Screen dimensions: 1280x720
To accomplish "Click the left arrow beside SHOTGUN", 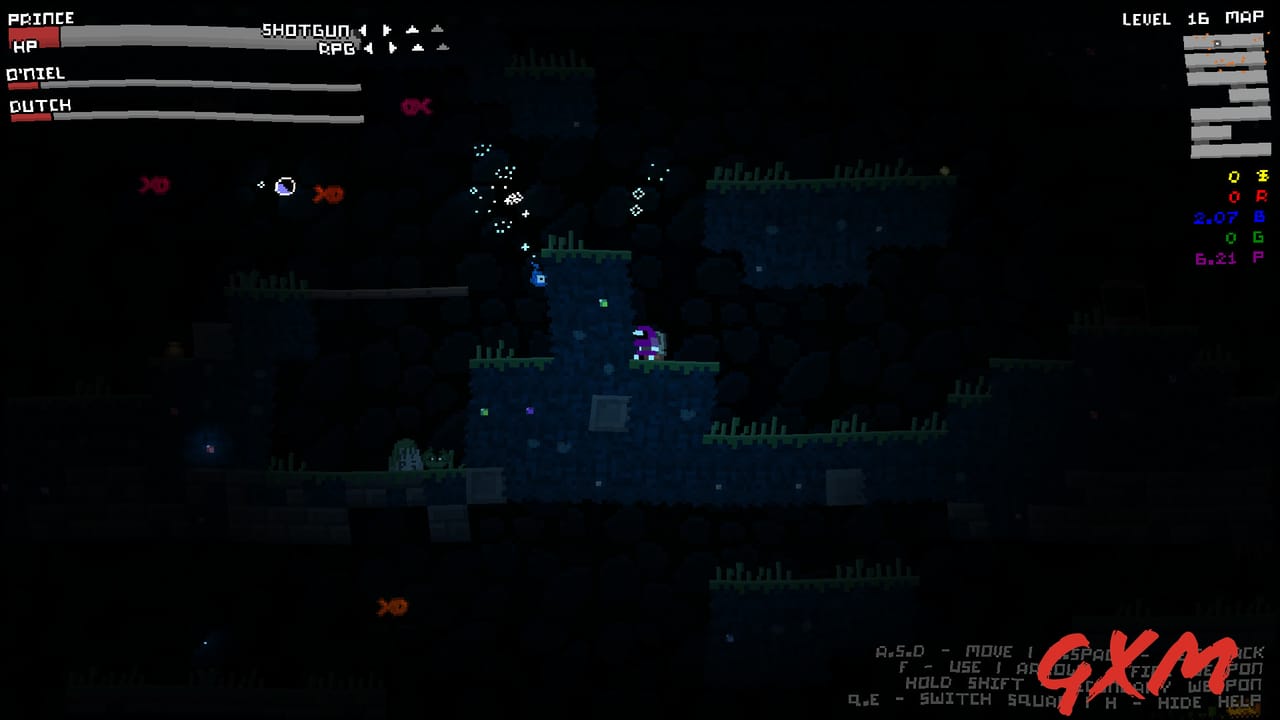I will (x=364, y=30).
